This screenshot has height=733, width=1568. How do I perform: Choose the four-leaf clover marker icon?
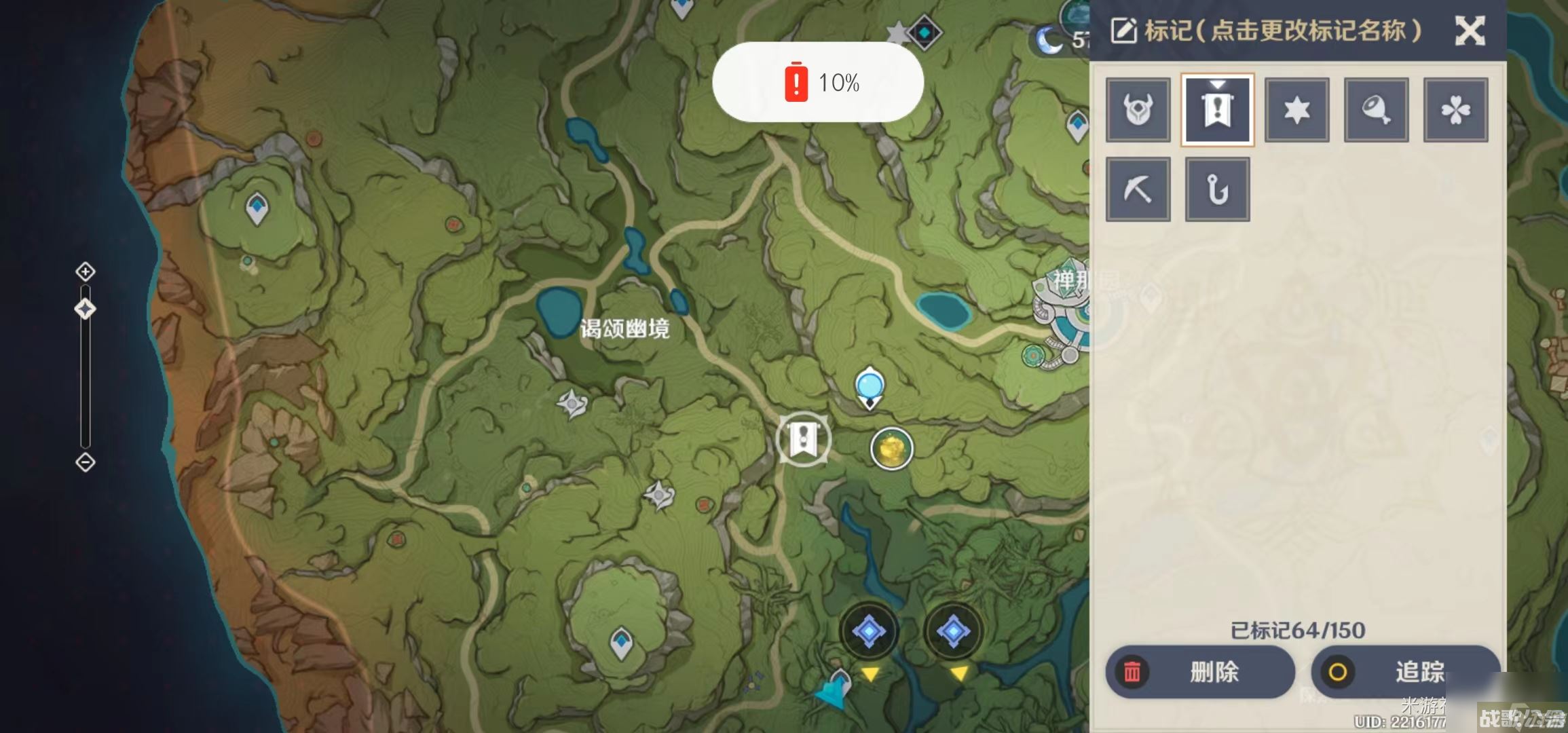1455,109
